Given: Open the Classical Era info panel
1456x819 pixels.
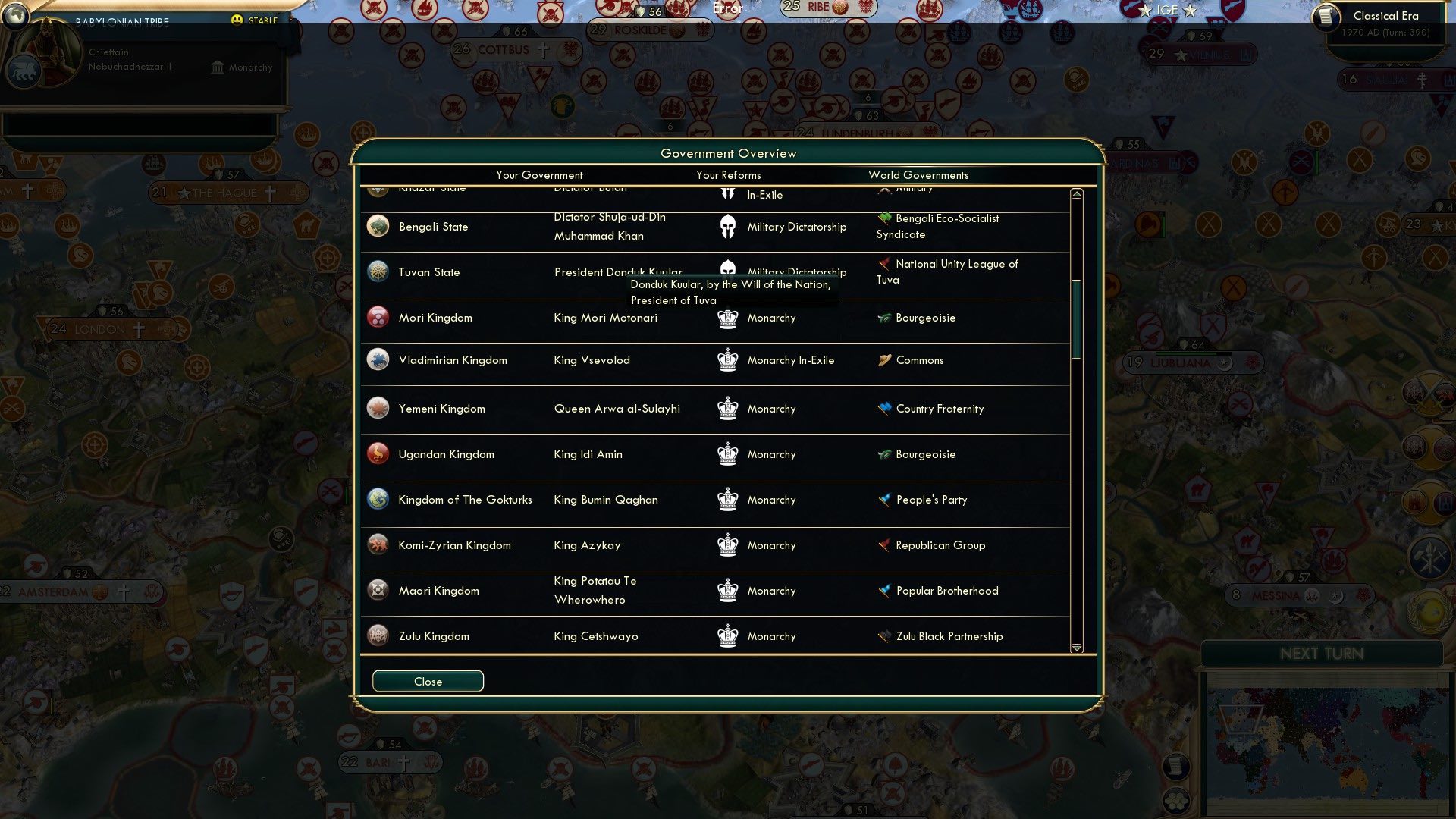Looking at the screenshot, I should (x=1385, y=15).
